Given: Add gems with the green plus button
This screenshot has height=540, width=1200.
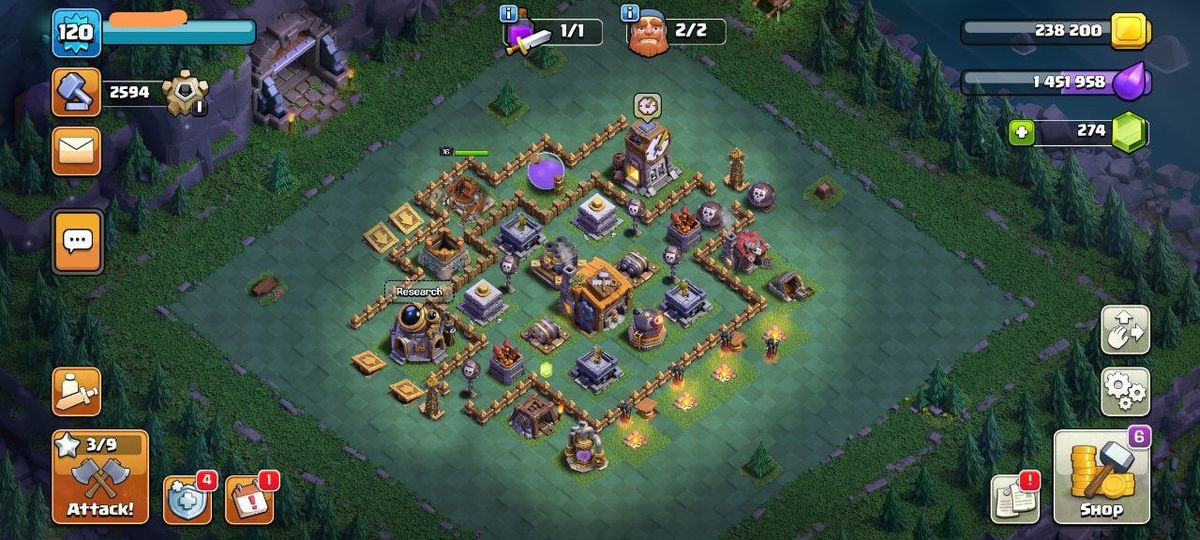Looking at the screenshot, I should (1020, 132).
